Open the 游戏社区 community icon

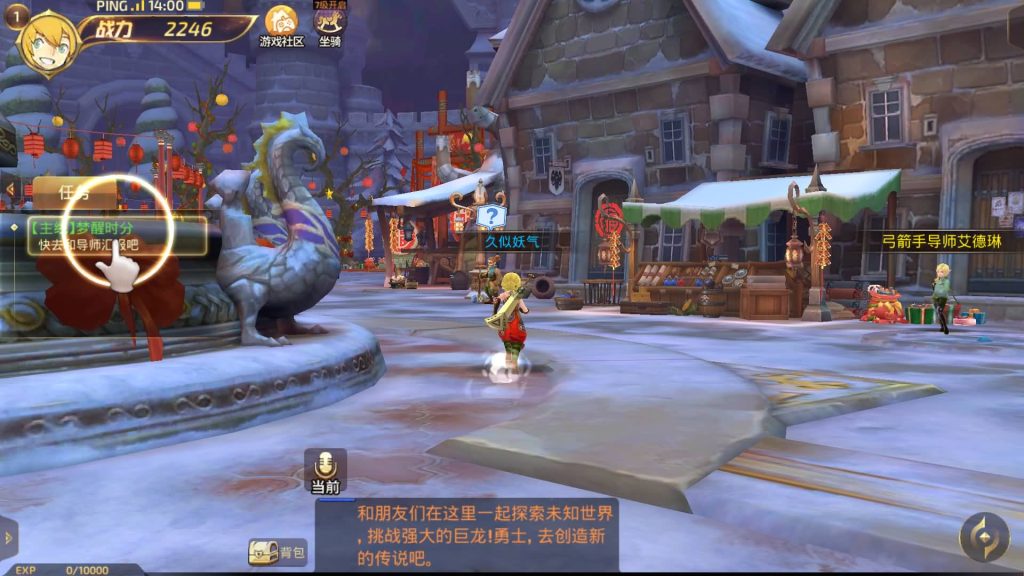pyautogui.click(x=281, y=25)
